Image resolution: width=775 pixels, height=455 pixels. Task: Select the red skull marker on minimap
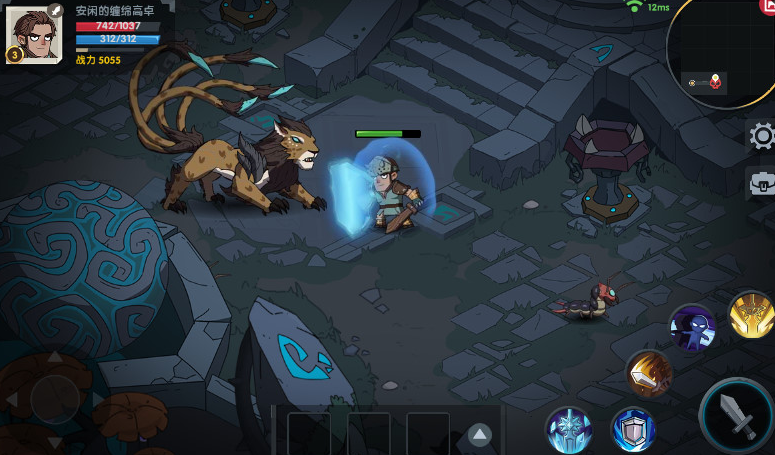click(x=716, y=82)
